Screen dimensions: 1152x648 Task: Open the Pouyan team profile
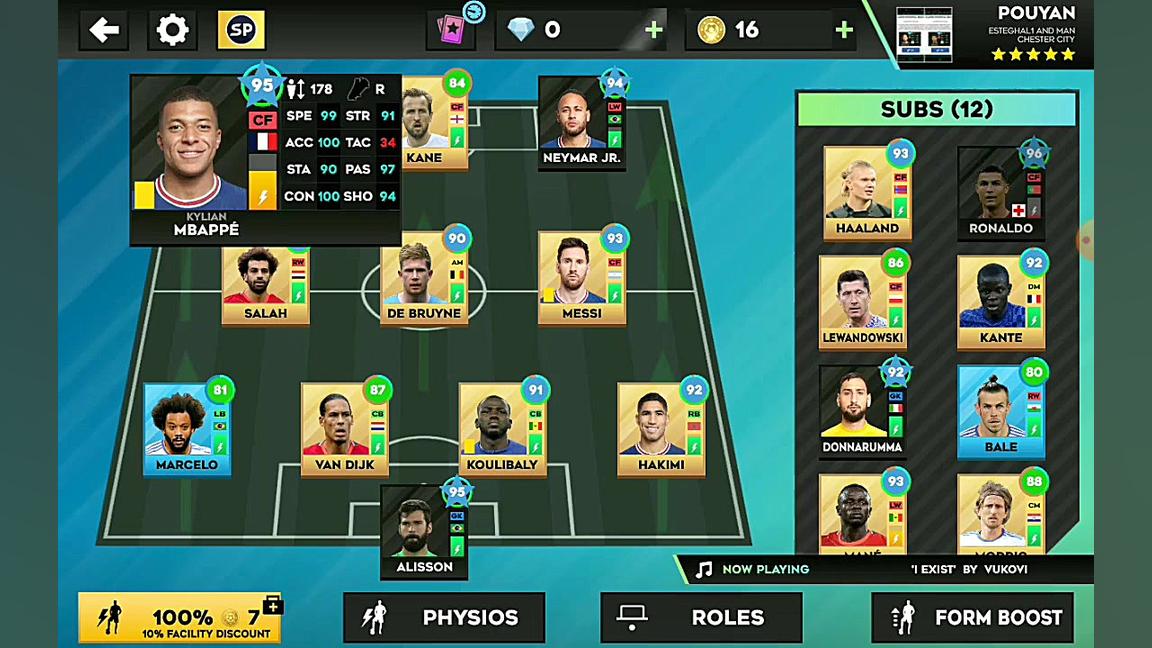tap(985, 34)
